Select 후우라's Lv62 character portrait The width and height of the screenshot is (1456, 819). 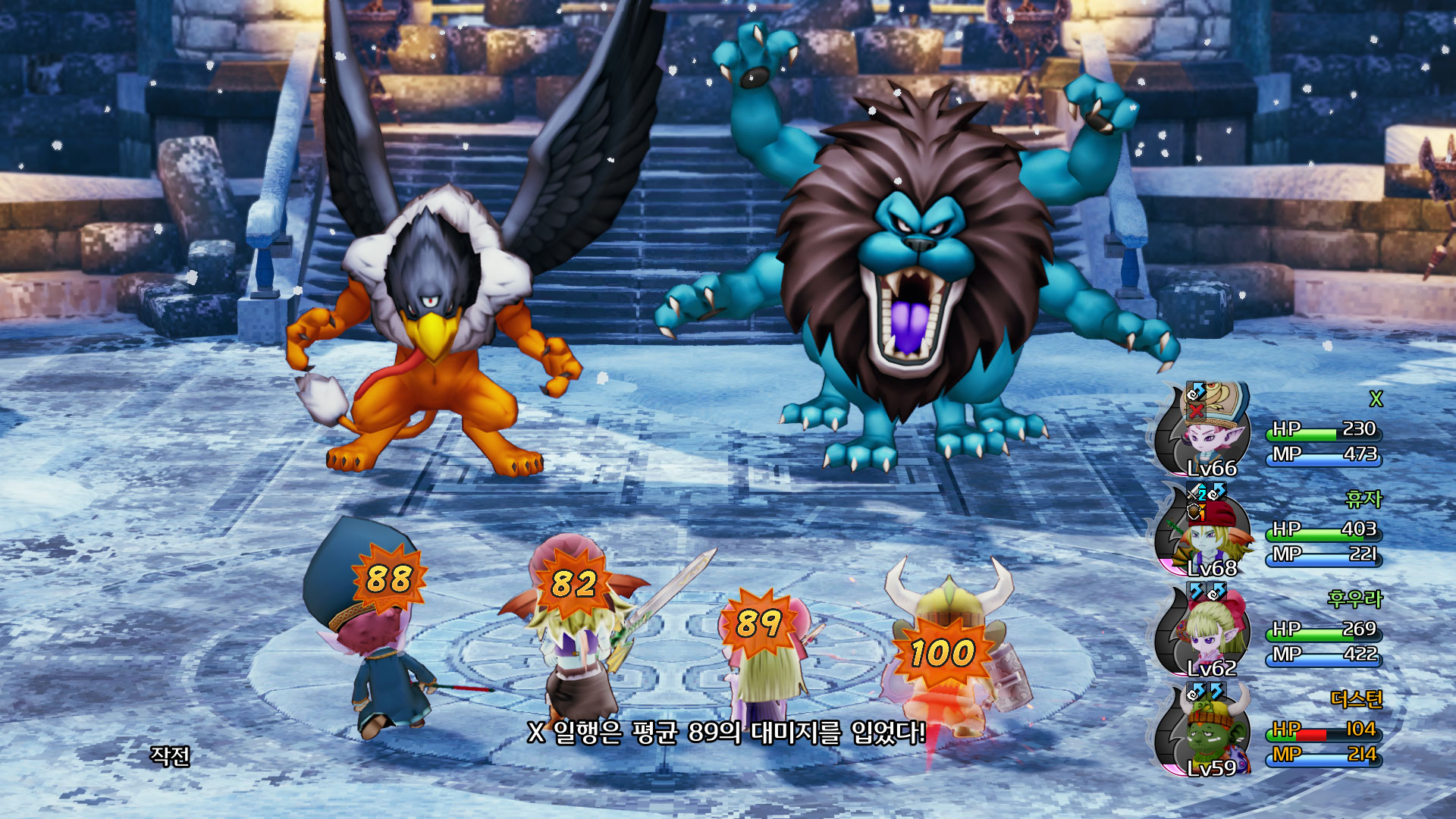pyautogui.click(x=1206, y=632)
